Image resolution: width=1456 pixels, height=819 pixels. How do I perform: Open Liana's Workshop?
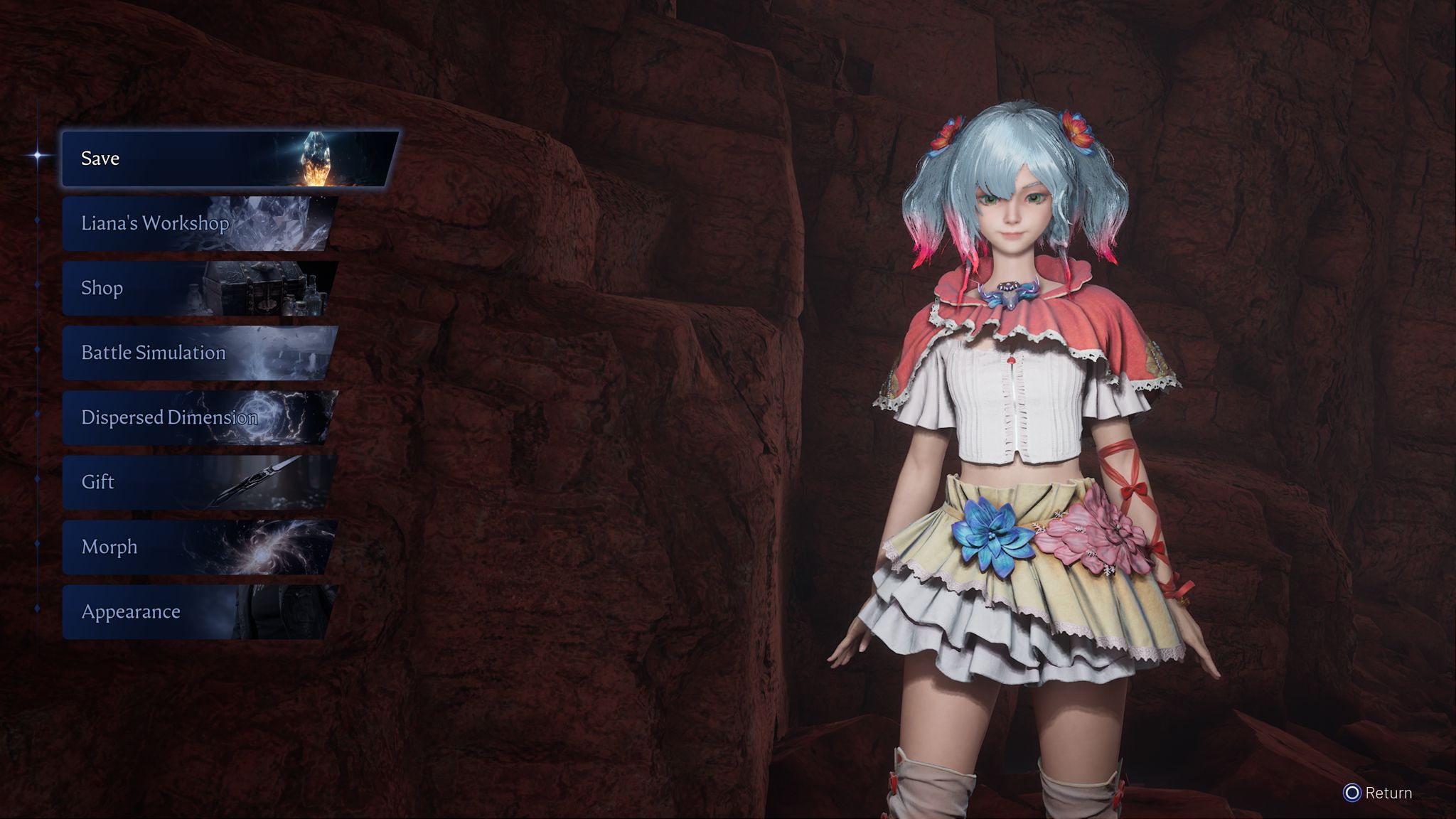click(x=198, y=223)
